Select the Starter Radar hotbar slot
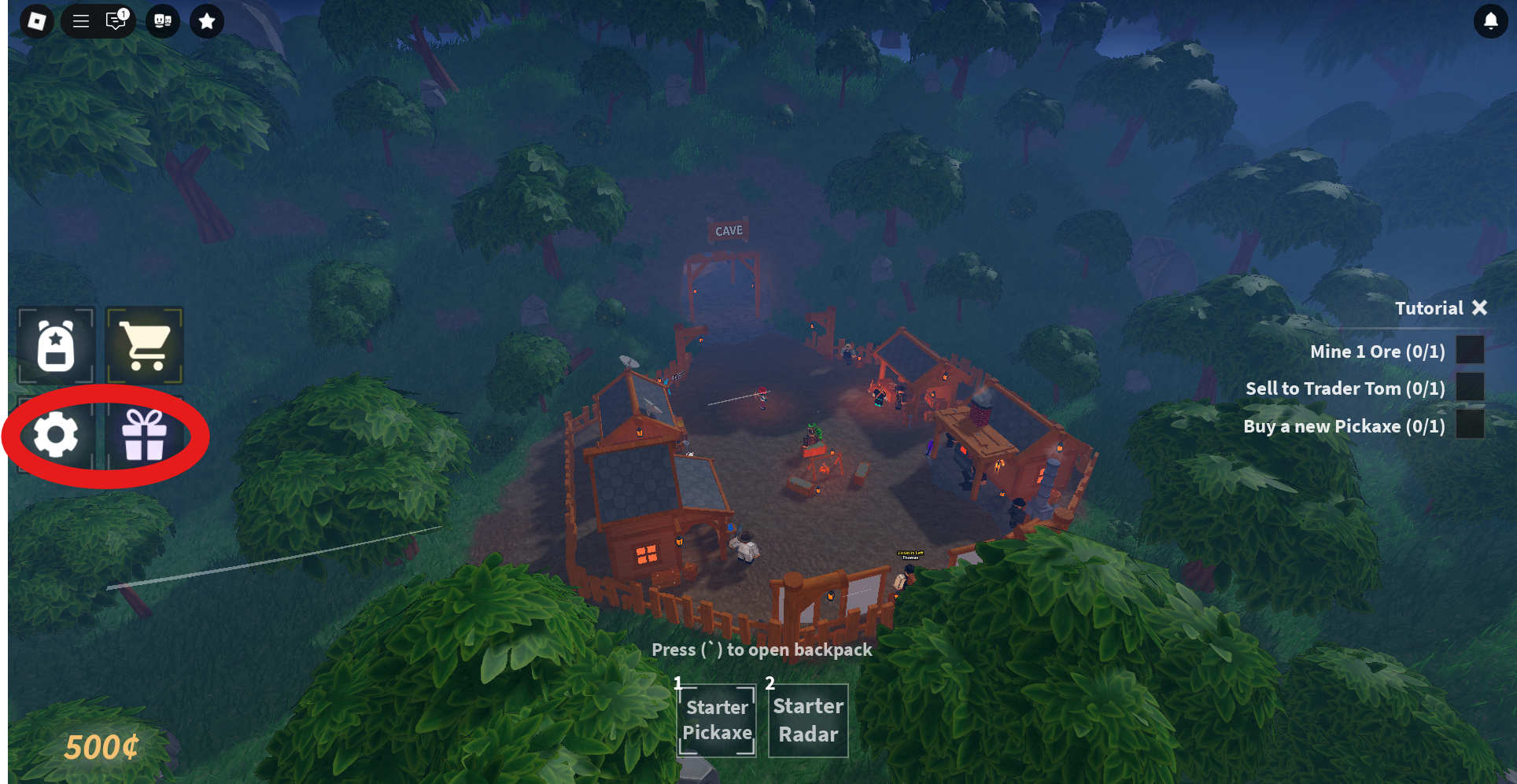The height and width of the screenshot is (784, 1517). tap(807, 720)
